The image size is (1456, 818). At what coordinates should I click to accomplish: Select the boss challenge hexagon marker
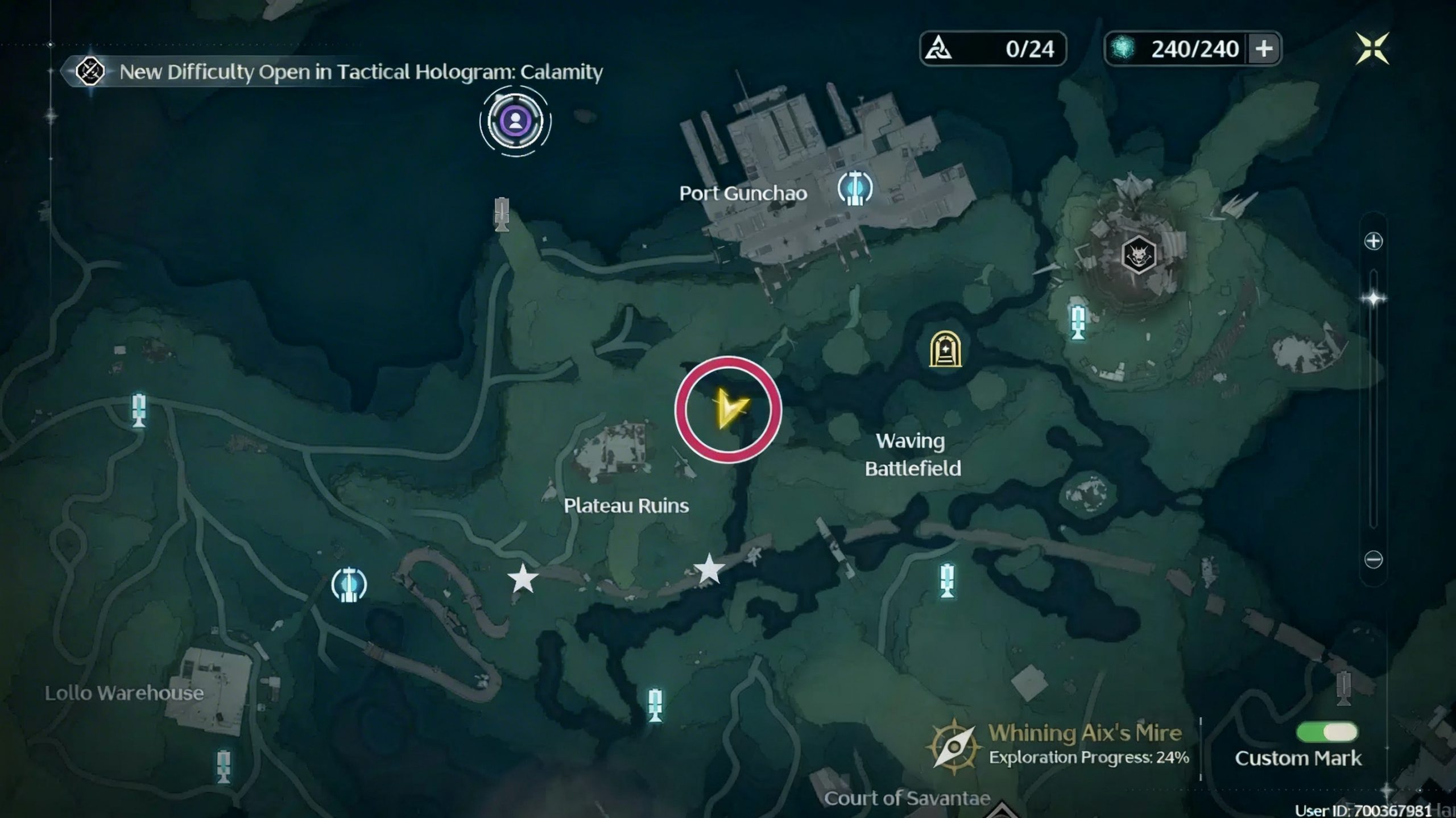point(1139,254)
